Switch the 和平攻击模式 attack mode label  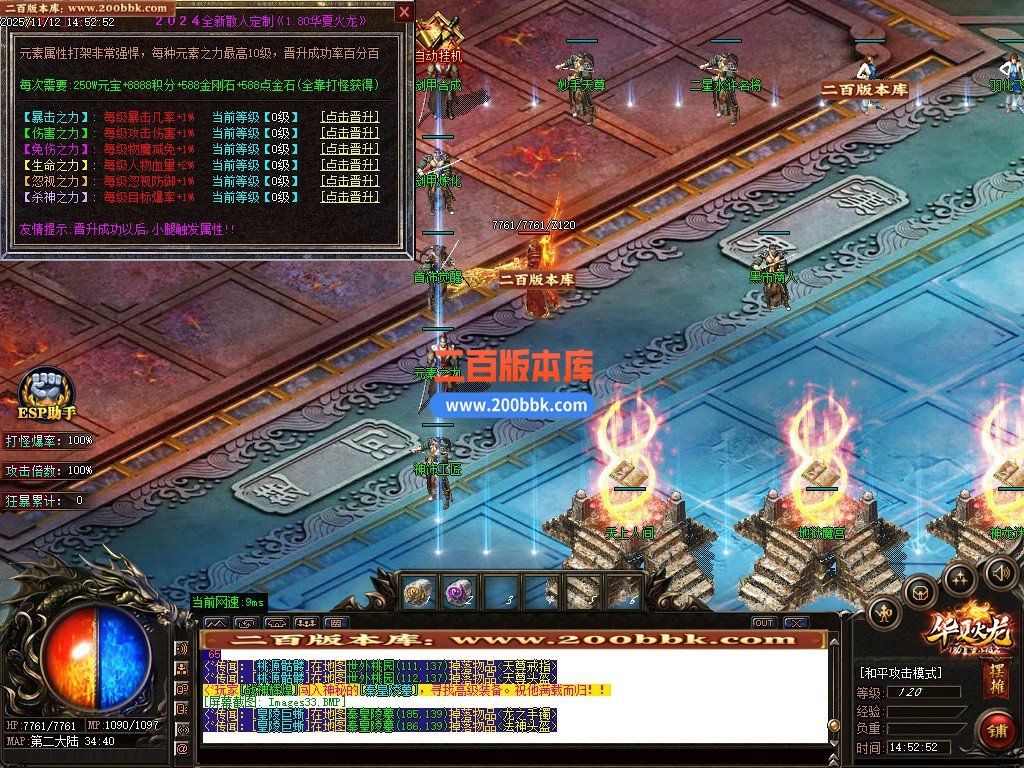(x=901, y=673)
